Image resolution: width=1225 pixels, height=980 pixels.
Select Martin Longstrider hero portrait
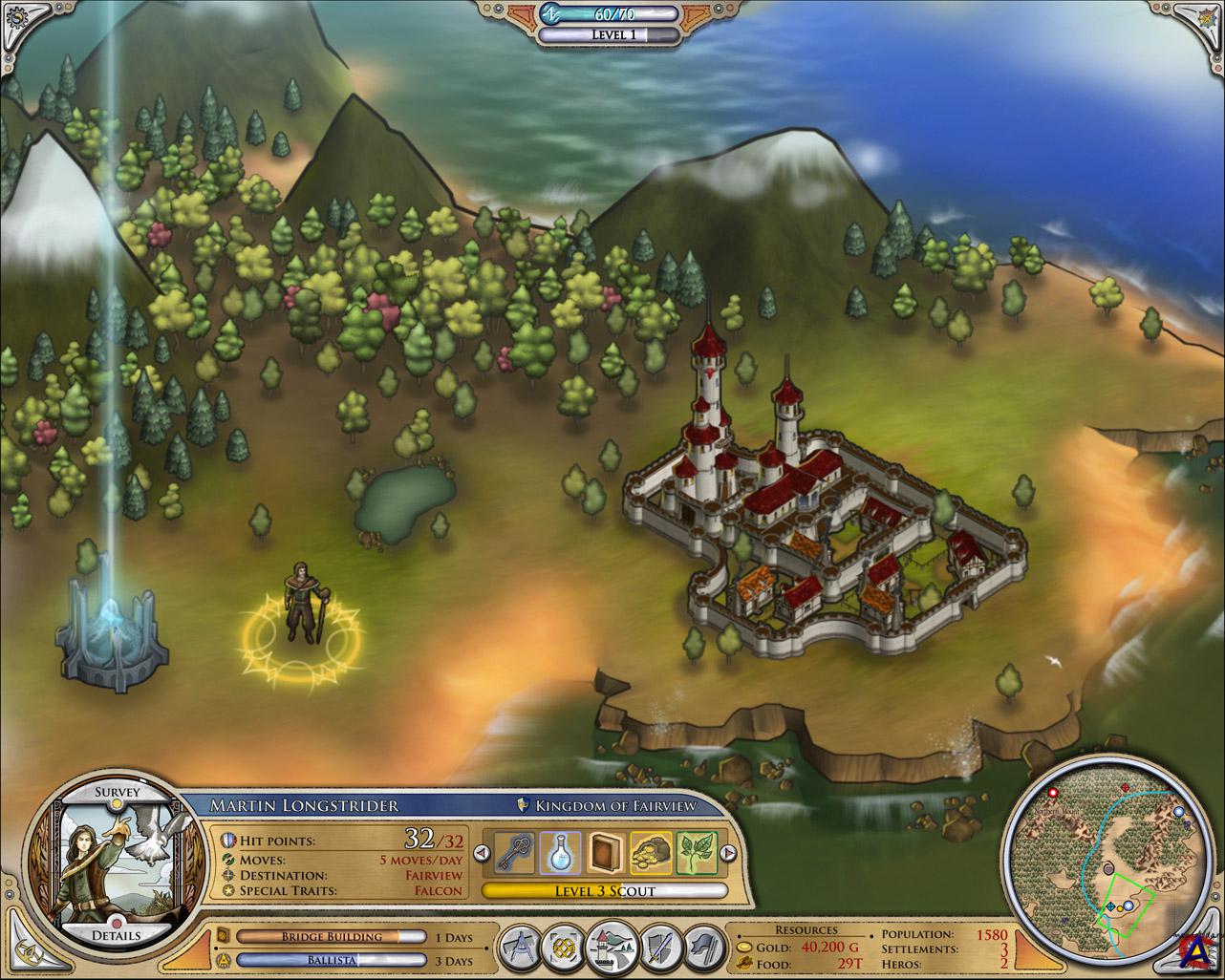[x=115, y=863]
